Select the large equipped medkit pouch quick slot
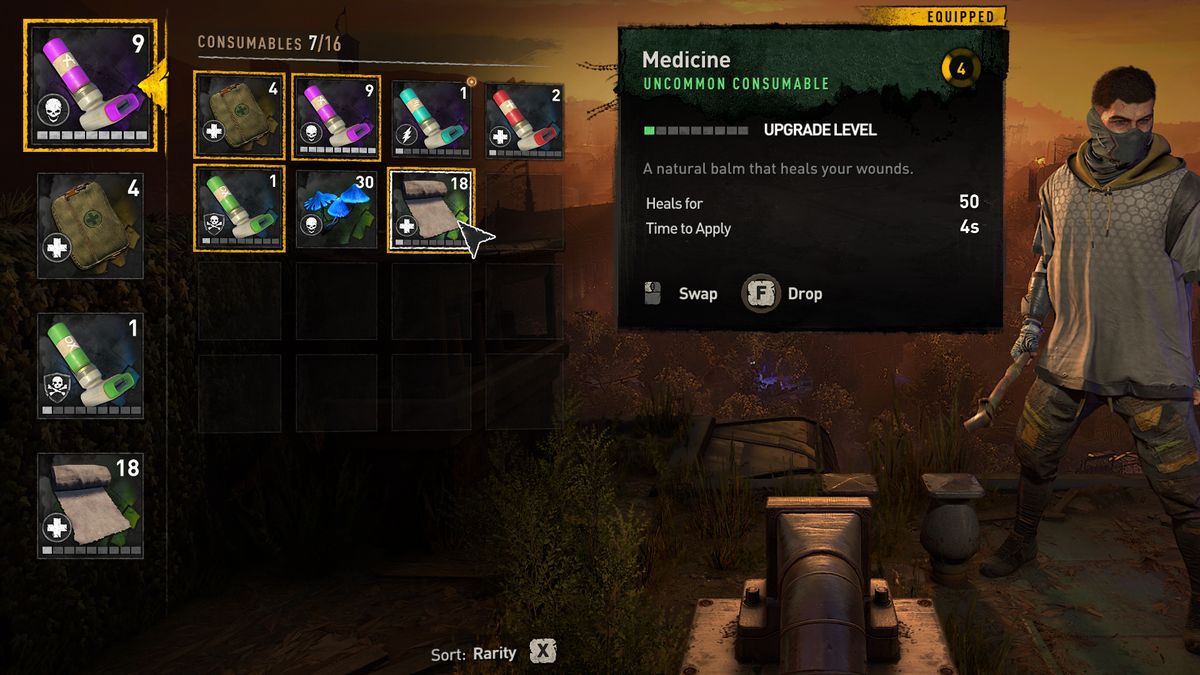Image resolution: width=1200 pixels, height=675 pixels. point(90,226)
